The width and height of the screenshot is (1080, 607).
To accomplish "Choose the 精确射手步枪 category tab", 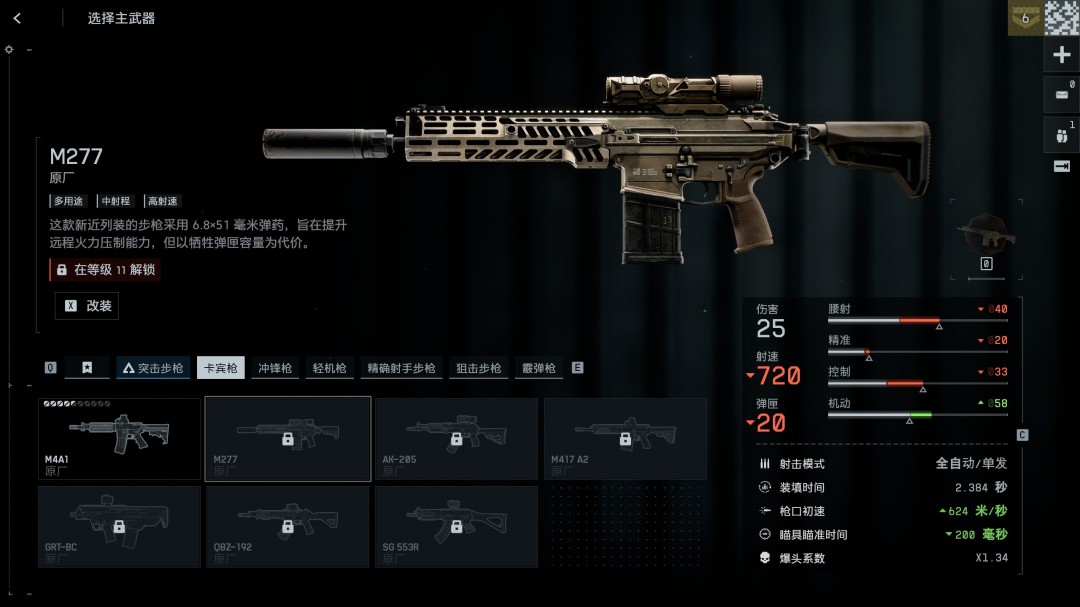I will click(x=401, y=368).
